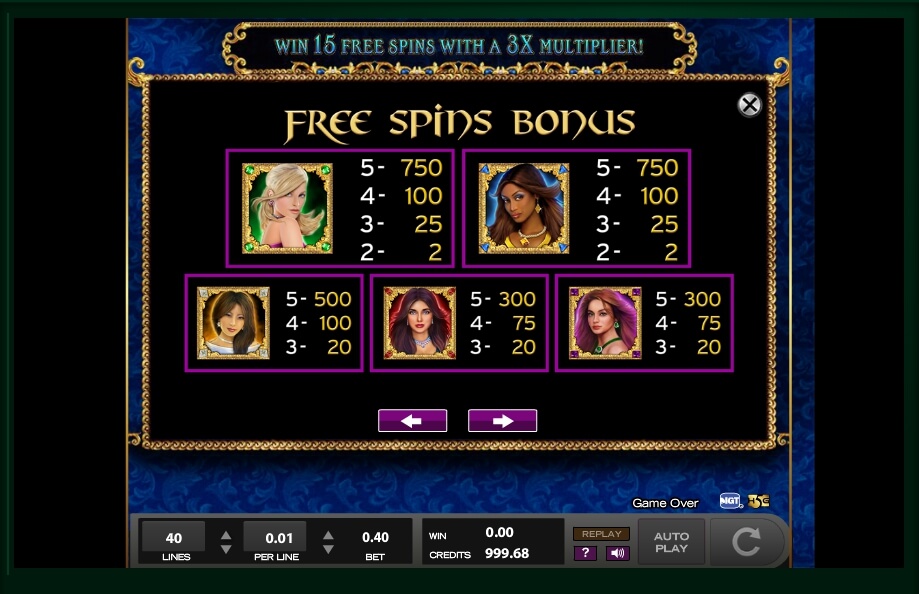The width and height of the screenshot is (919, 594).
Task: Increase the number of lines
Action: click(226, 534)
